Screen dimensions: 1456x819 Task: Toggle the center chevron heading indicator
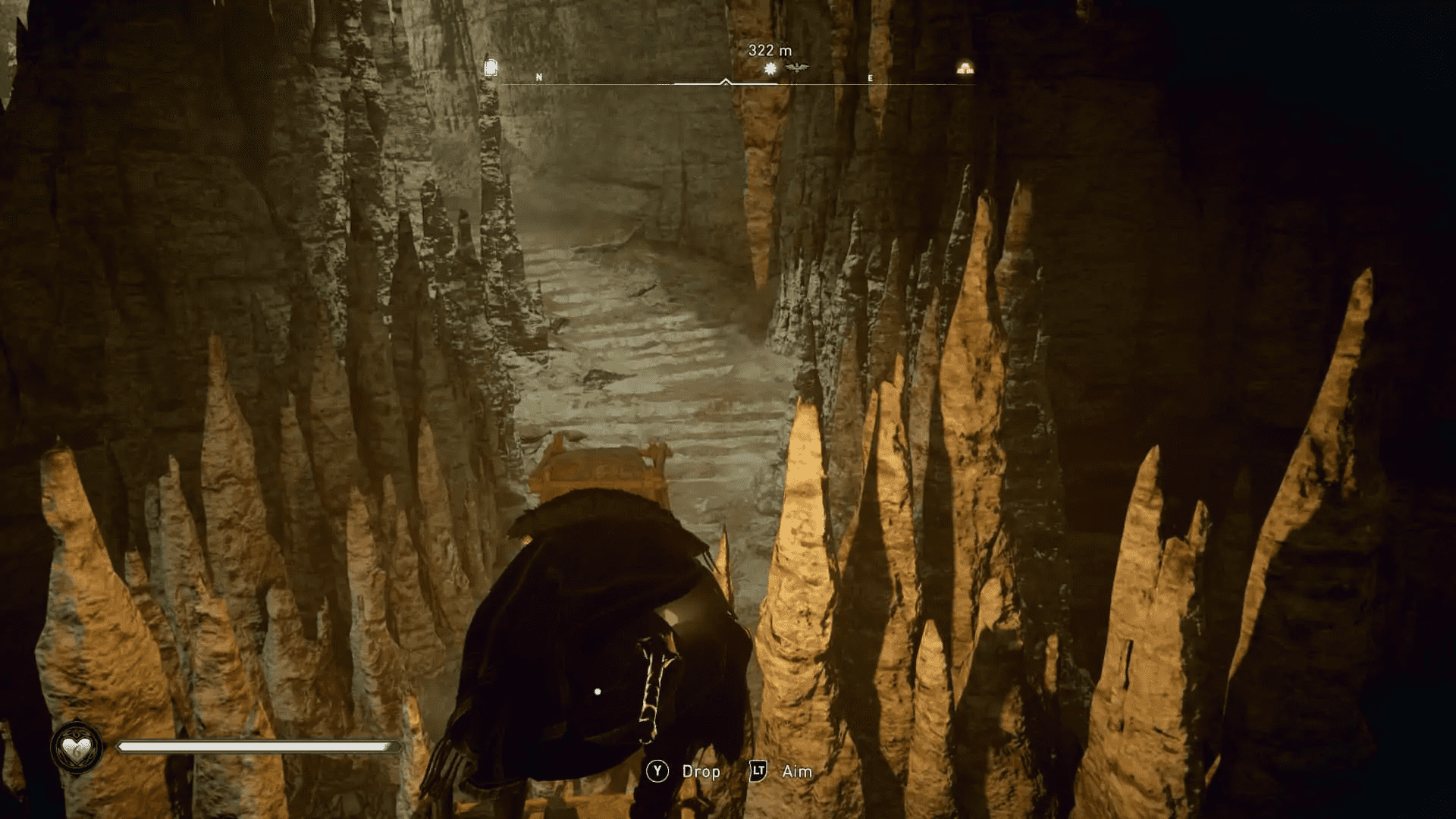click(726, 81)
